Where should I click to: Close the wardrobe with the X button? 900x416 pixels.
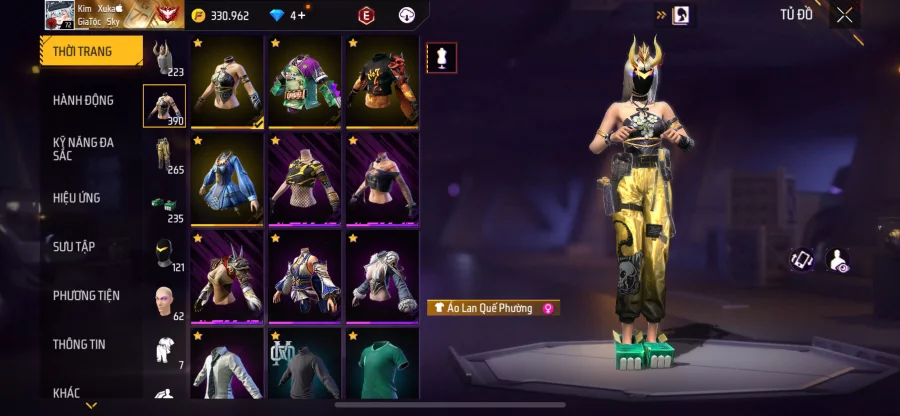845,15
